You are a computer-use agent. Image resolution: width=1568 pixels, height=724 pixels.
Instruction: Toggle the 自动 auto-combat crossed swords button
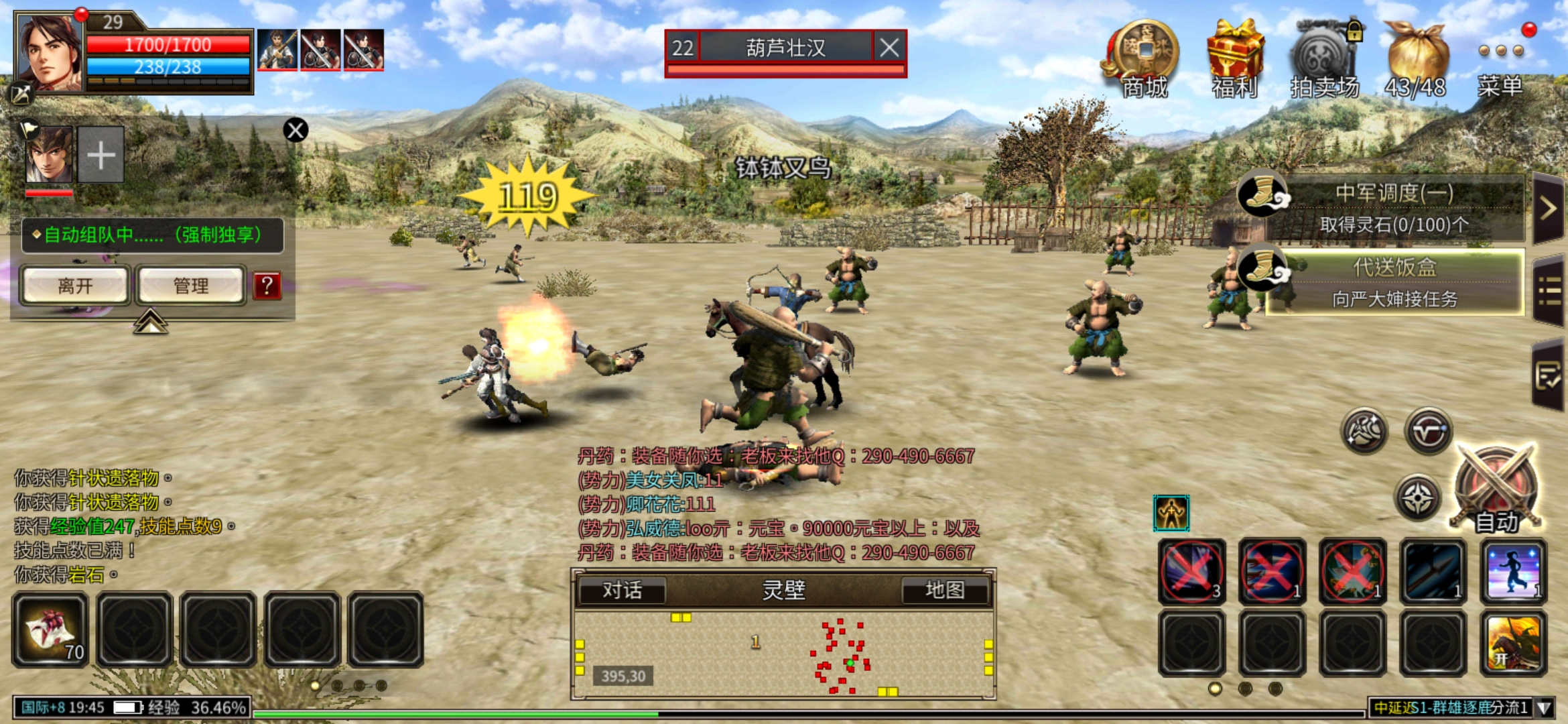[x=1496, y=489]
